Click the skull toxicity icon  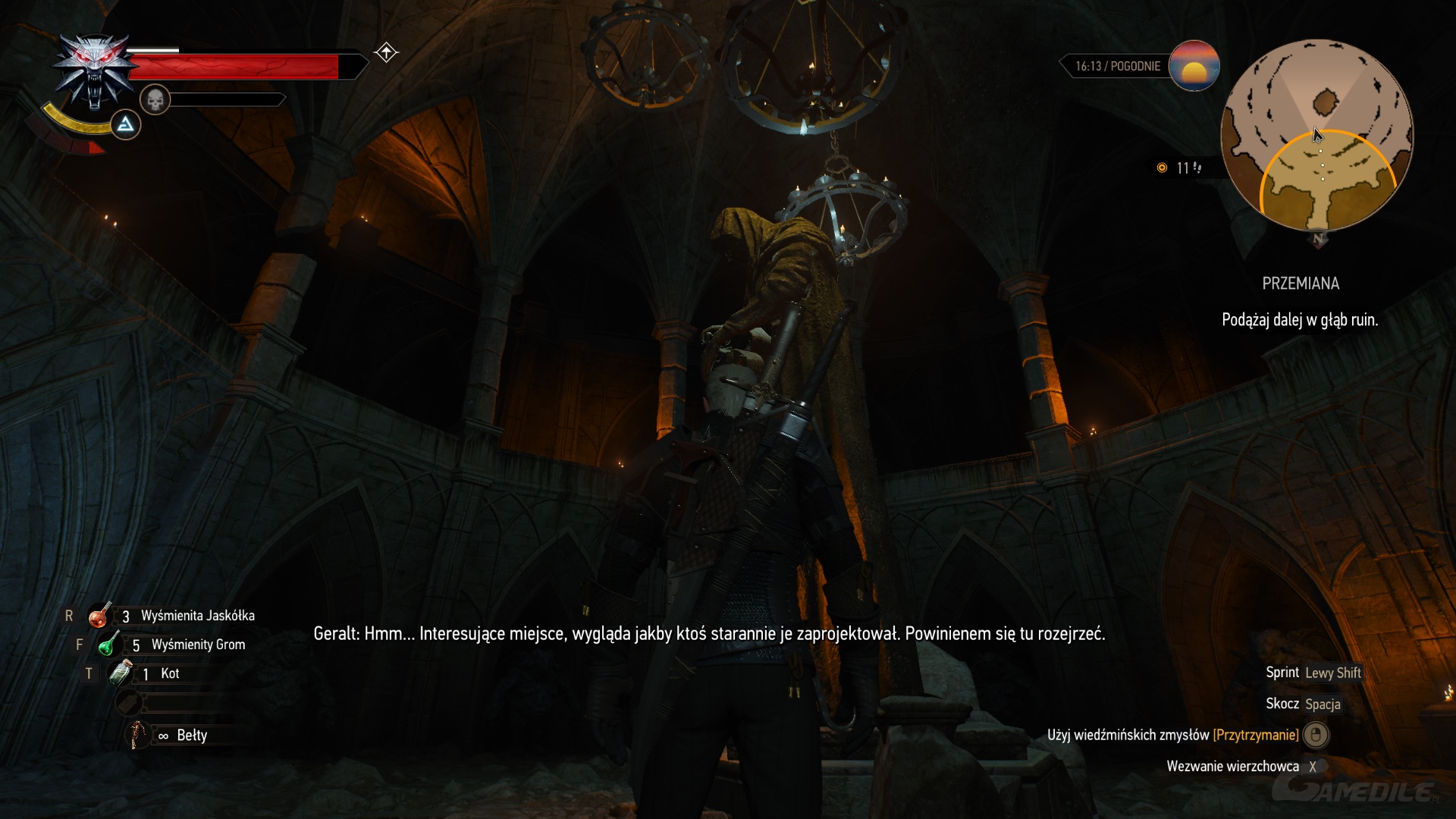[155, 99]
